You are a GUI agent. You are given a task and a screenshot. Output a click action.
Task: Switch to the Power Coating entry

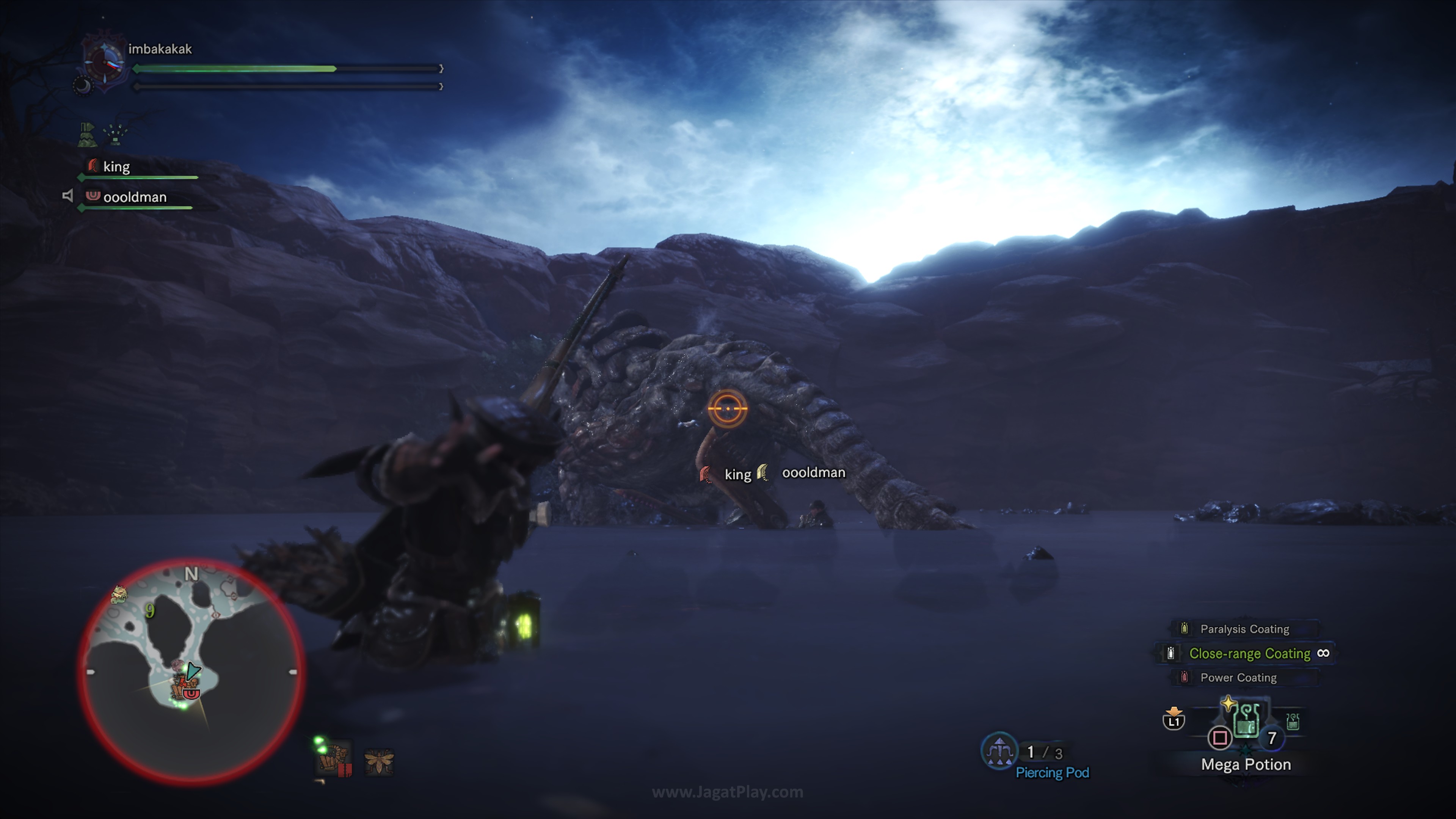tap(1238, 678)
